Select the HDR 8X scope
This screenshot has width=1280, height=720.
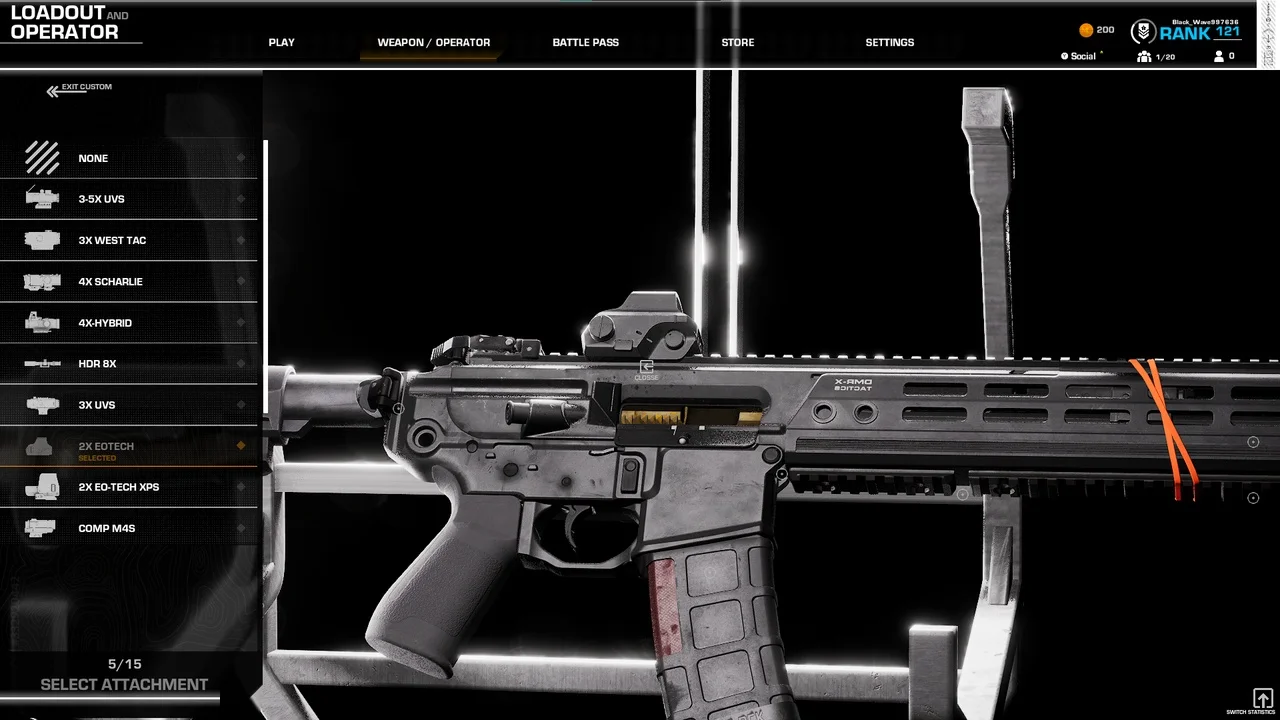point(128,364)
